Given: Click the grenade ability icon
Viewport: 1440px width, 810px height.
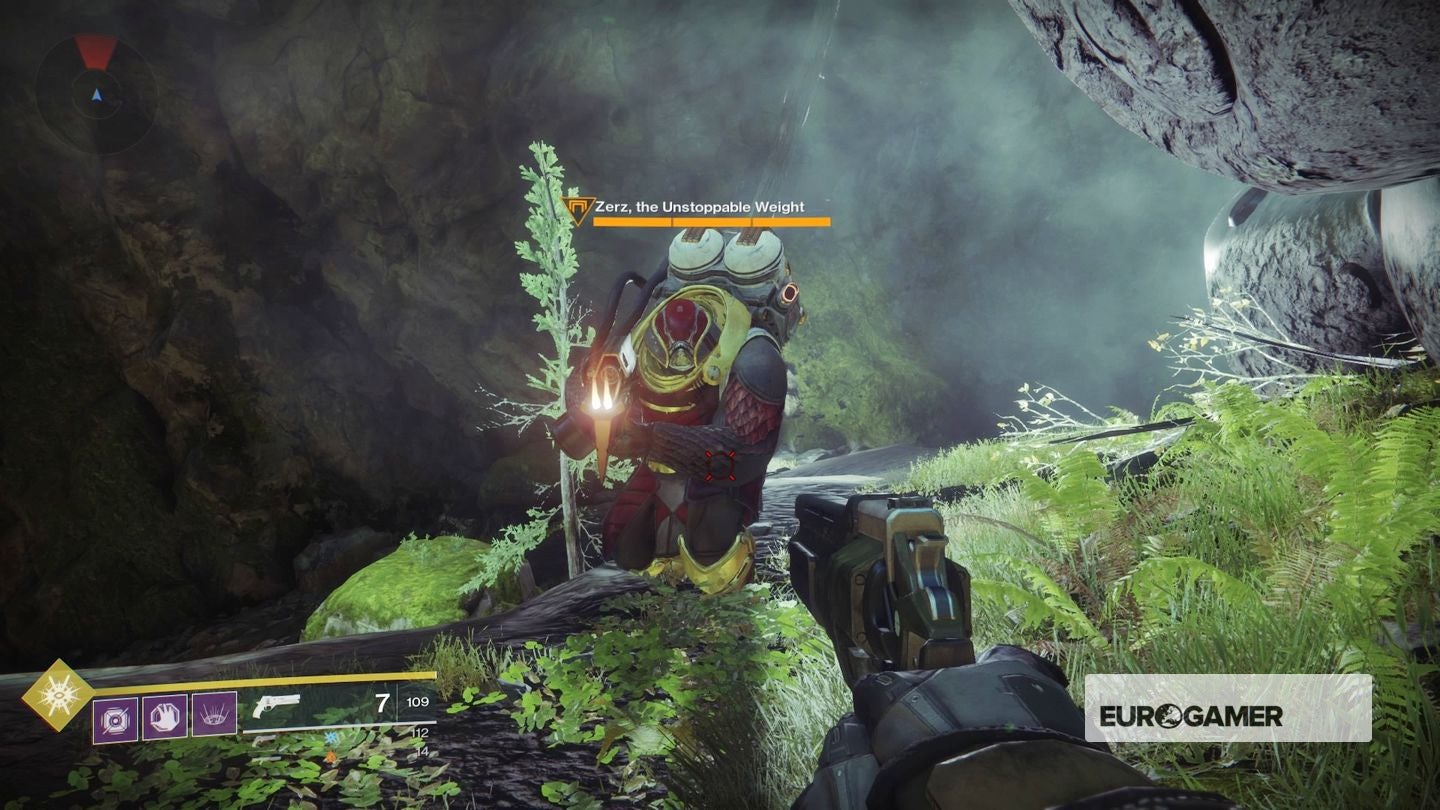Looking at the screenshot, I should [x=117, y=718].
